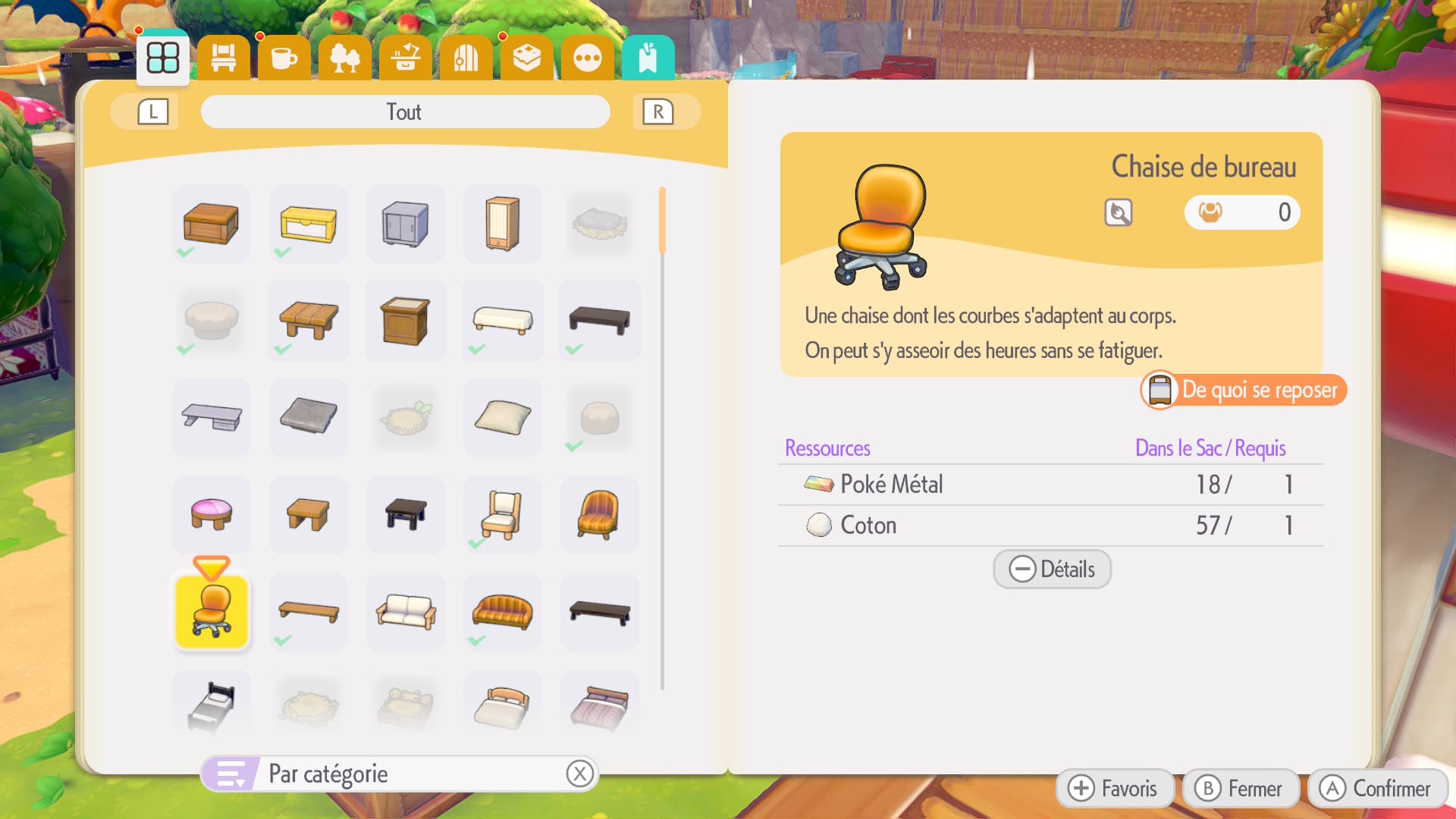The height and width of the screenshot is (819, 1456).
Task: Choose the orange striped armchair
Action: click(600, 515)
